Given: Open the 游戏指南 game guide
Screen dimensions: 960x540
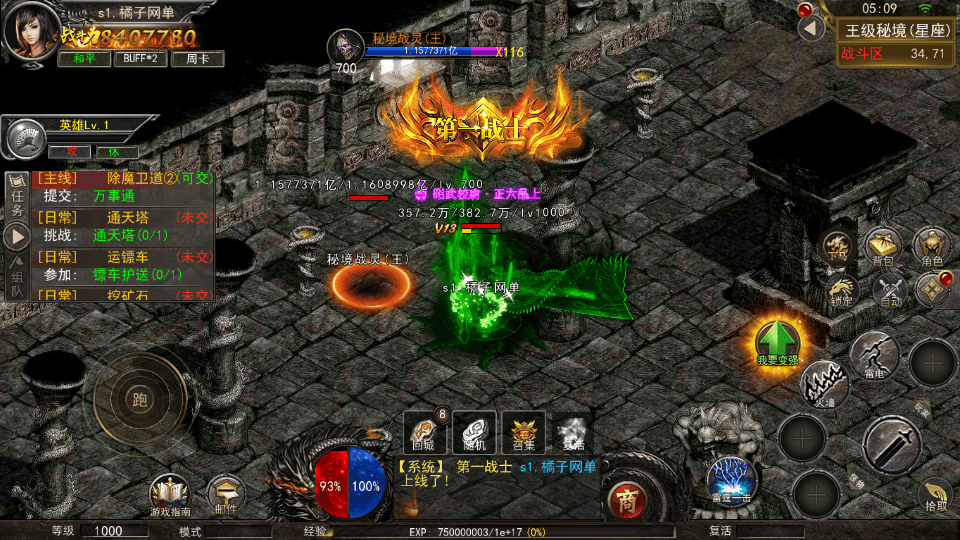Looking at the screenshot, I should (170, 496).
